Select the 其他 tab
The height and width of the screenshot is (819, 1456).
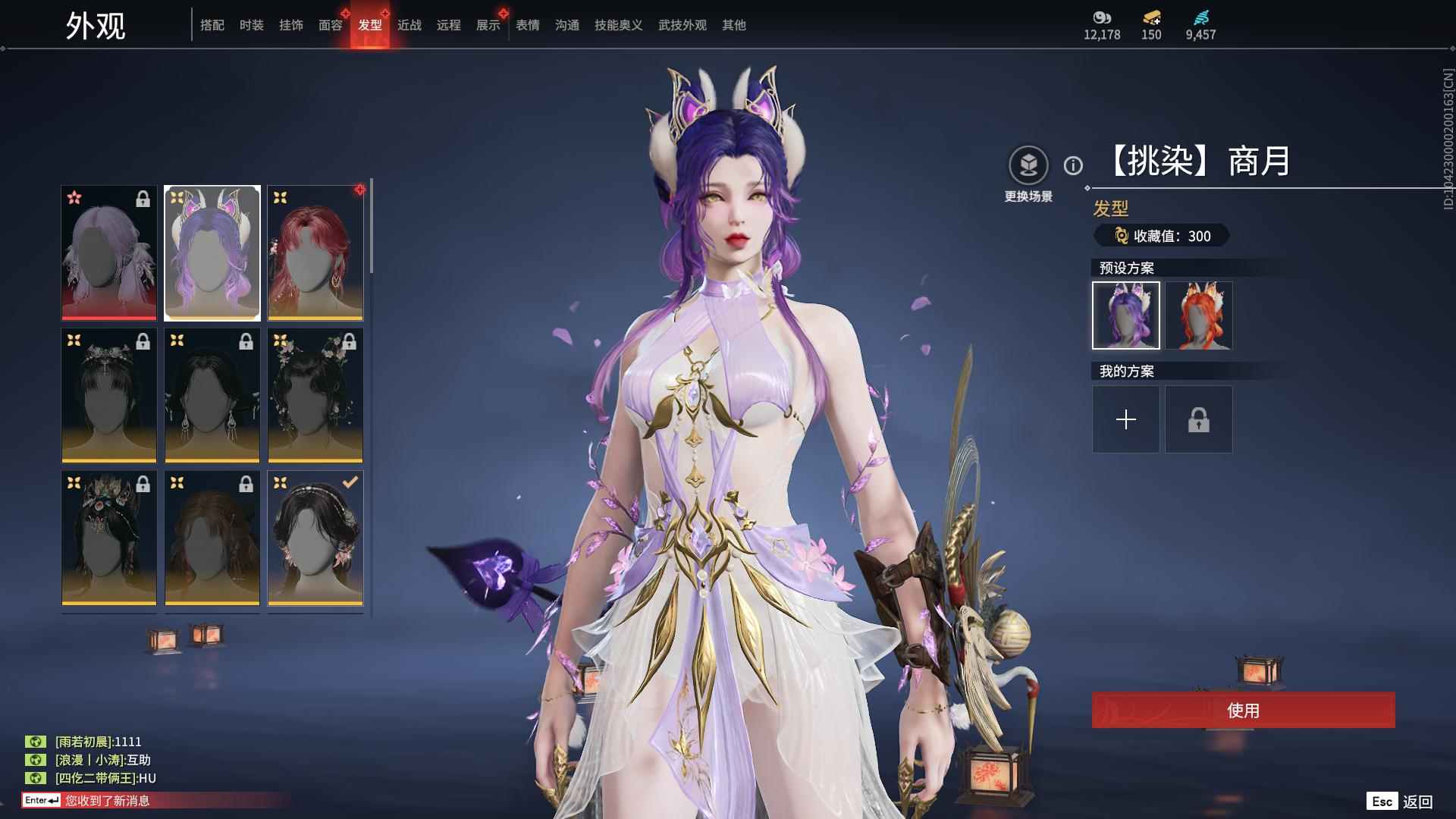tap(734, 25)
